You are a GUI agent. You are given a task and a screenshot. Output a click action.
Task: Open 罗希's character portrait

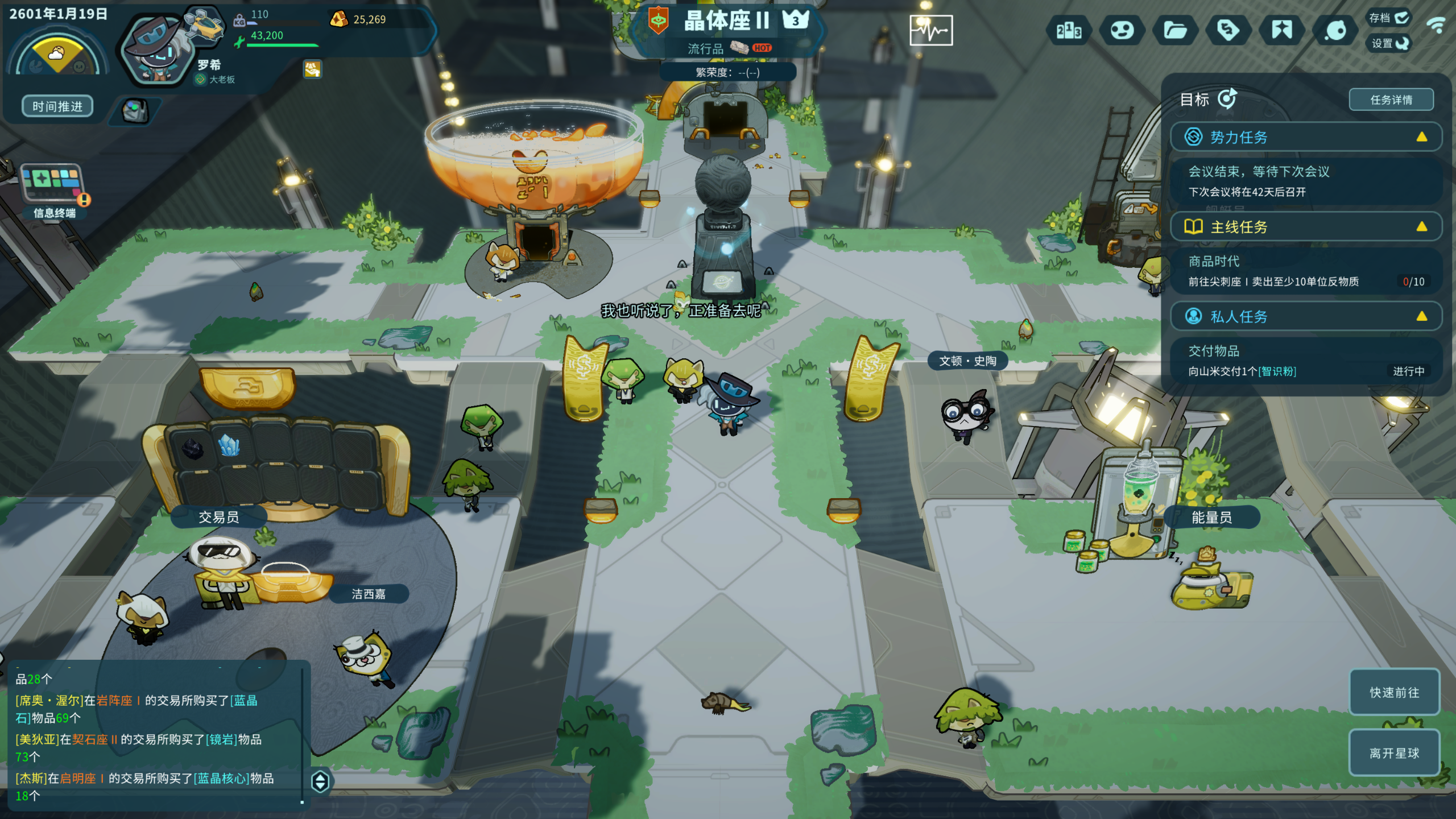[x=154, y=51]
